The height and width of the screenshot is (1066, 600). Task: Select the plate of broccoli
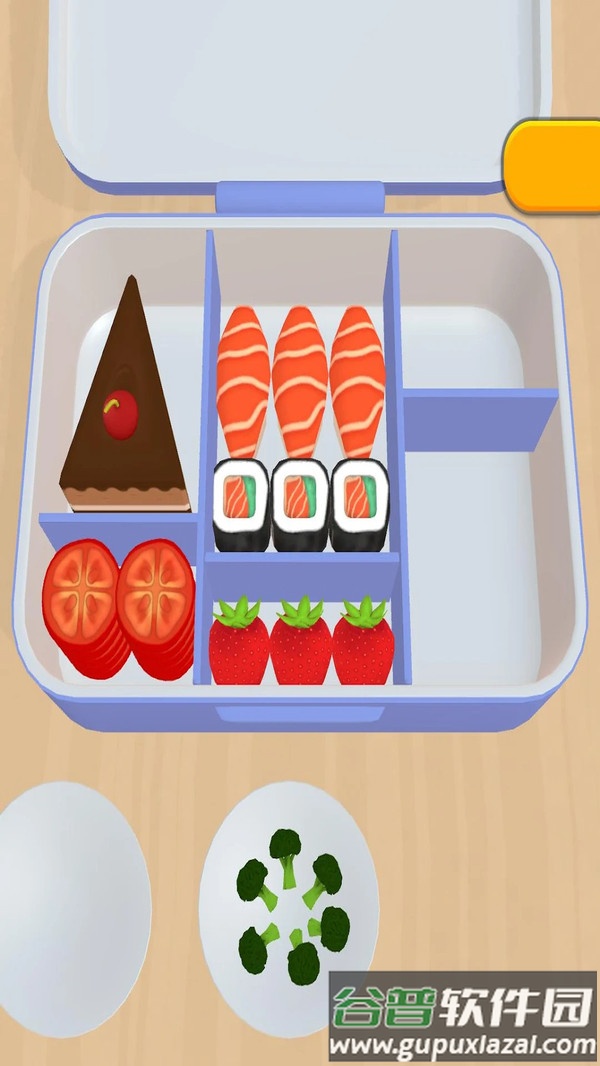click(x=289, y=903)
